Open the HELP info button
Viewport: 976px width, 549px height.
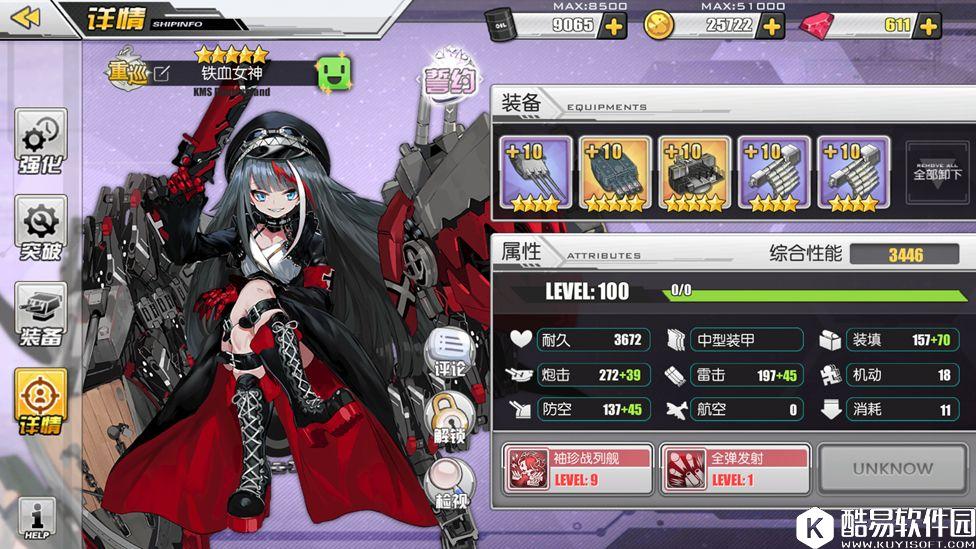pos(37,520)
